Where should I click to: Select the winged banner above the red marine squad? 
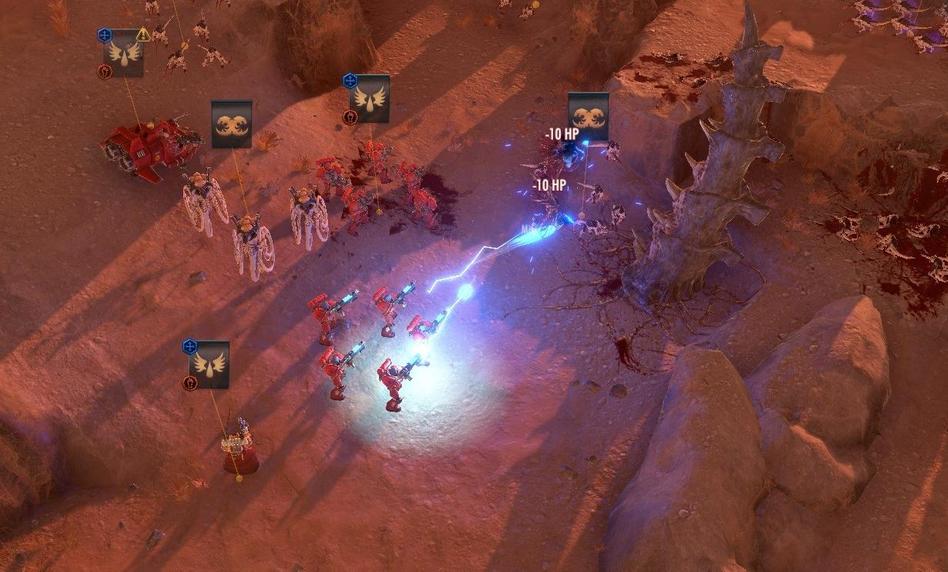(x=370, y=98)
